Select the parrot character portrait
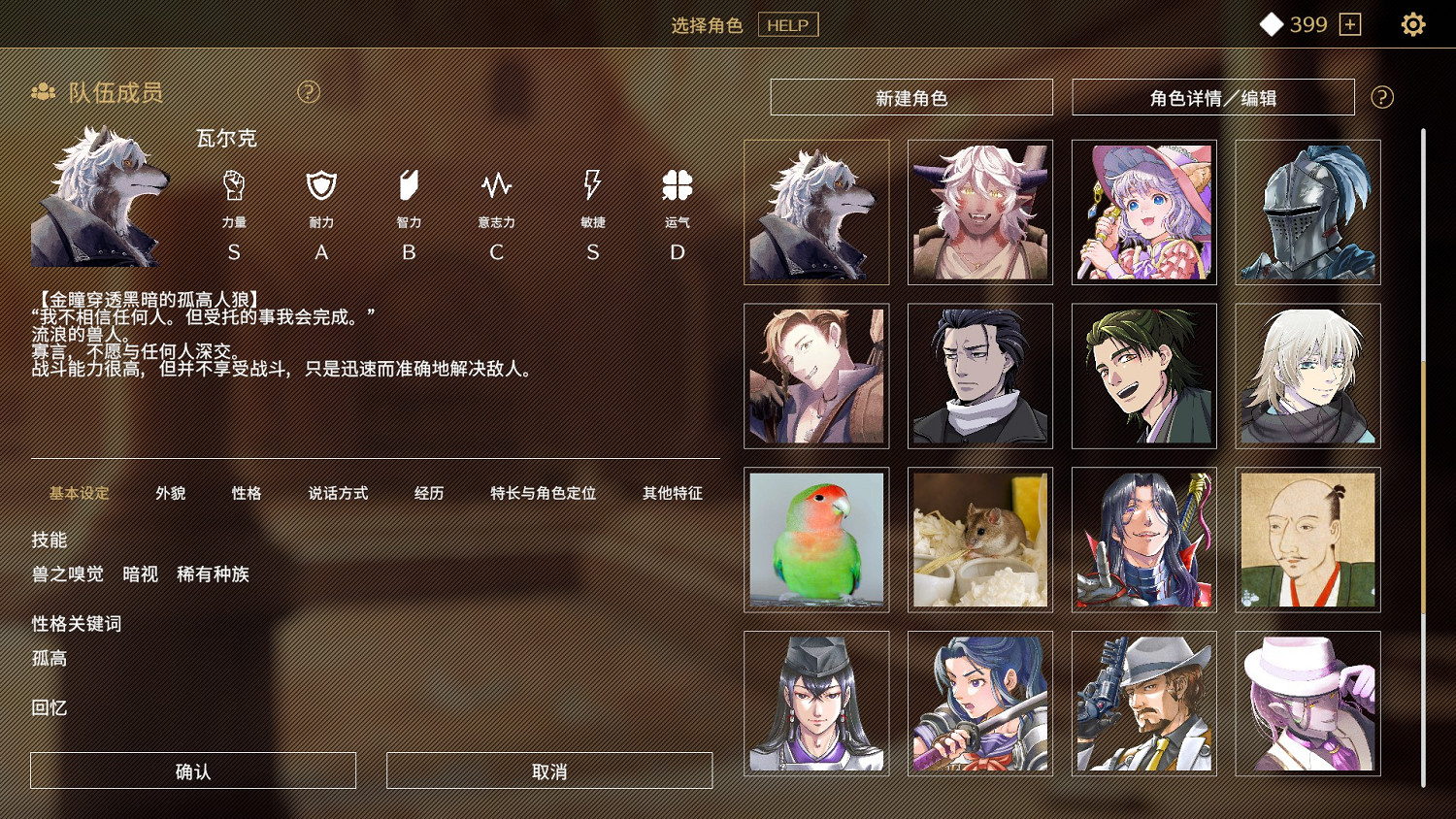The width and height of the screenshot is (1456, 819). pos(816,540)
